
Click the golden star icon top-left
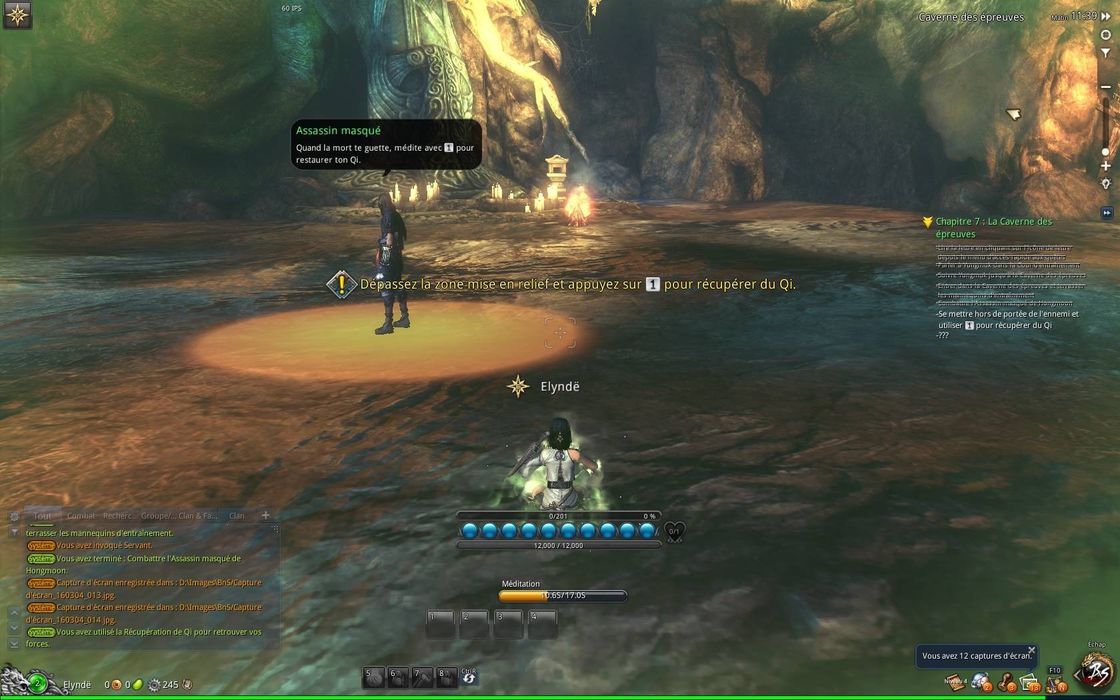[17, 15]
